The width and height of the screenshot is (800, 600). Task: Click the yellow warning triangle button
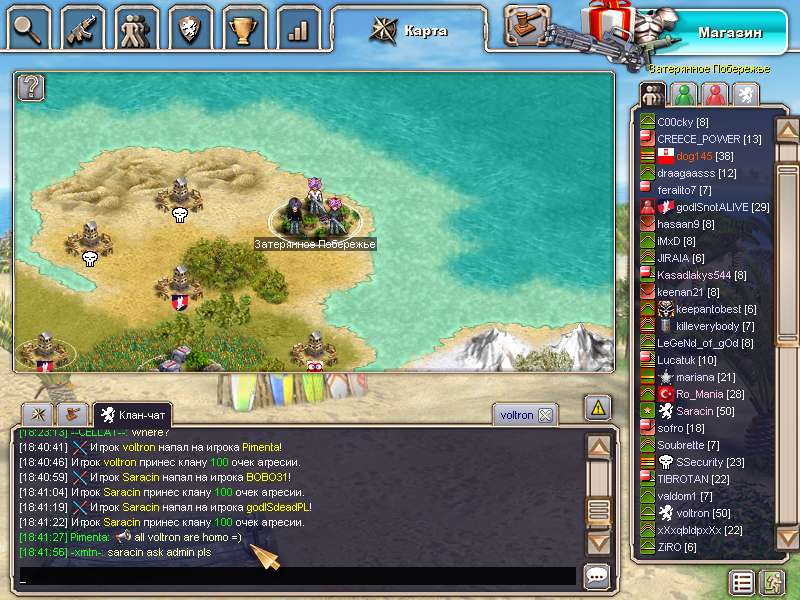click(598, 407)
